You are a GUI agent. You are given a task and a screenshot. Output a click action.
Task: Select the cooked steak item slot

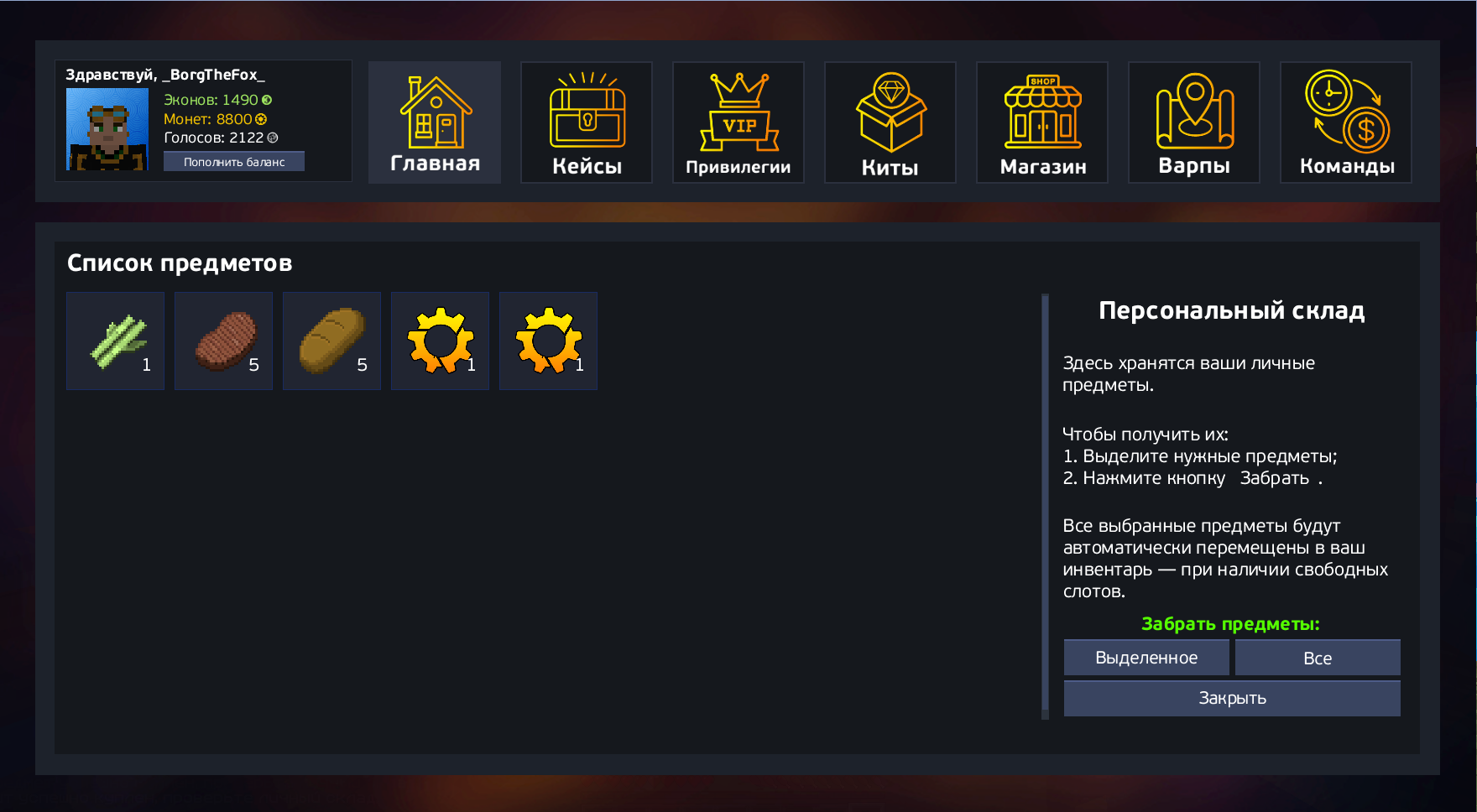click(x=224, y=341)
